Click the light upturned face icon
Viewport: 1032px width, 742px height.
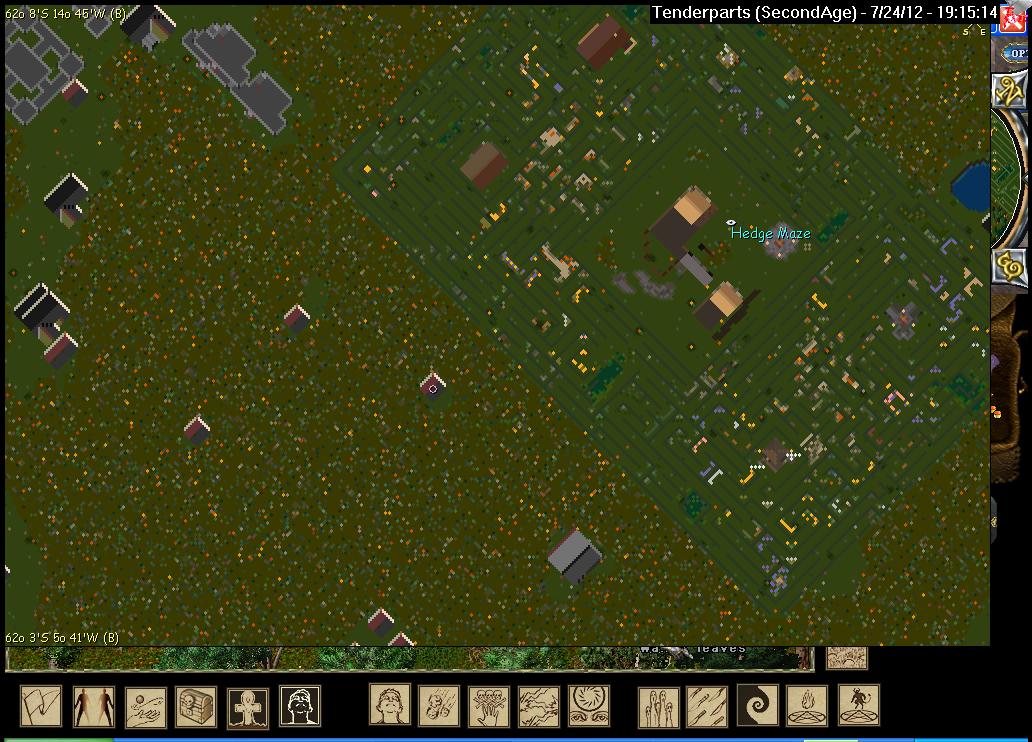390,705
